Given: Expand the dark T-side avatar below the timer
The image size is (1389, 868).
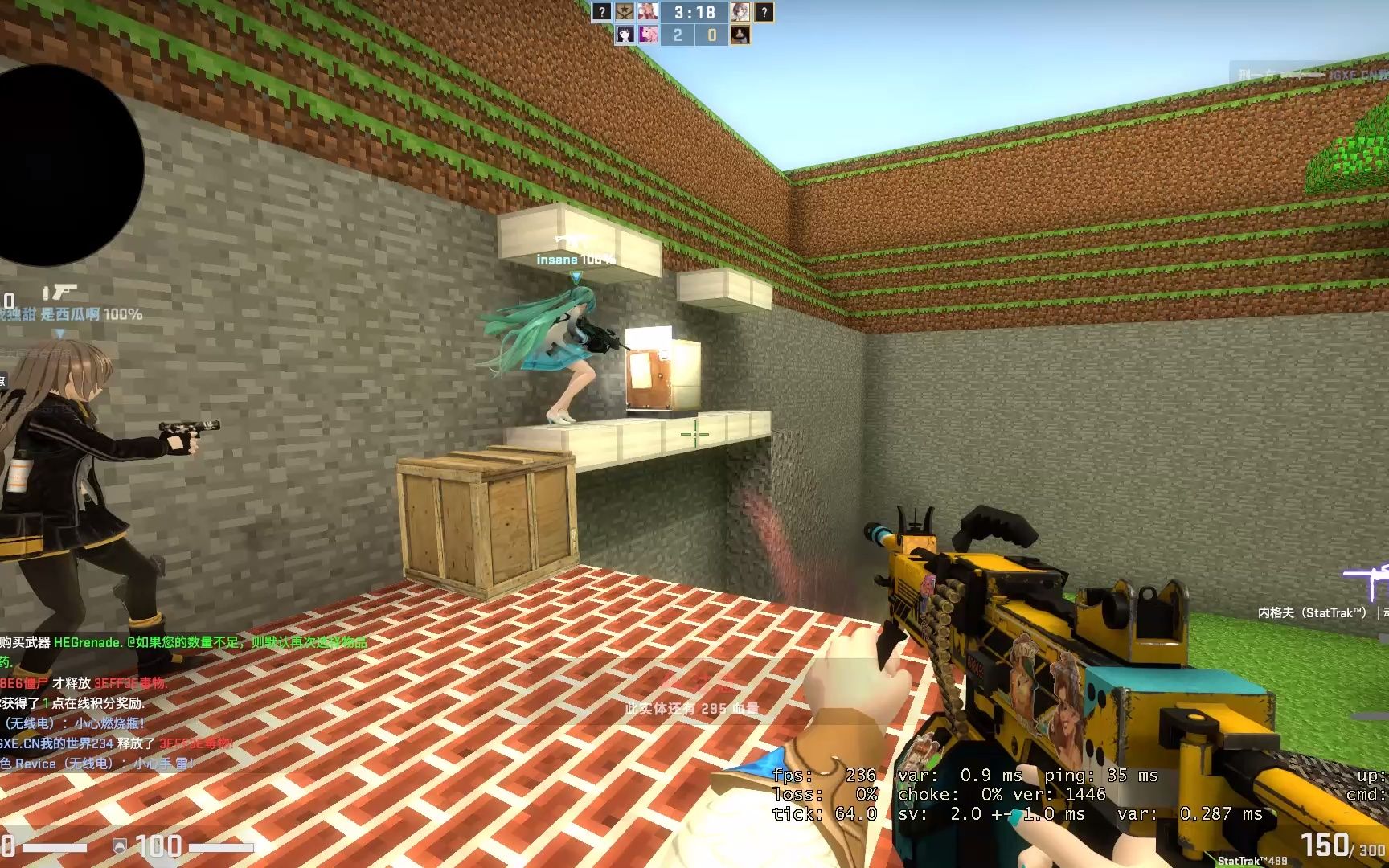Looking at the screenshot, I should point(740,35).
